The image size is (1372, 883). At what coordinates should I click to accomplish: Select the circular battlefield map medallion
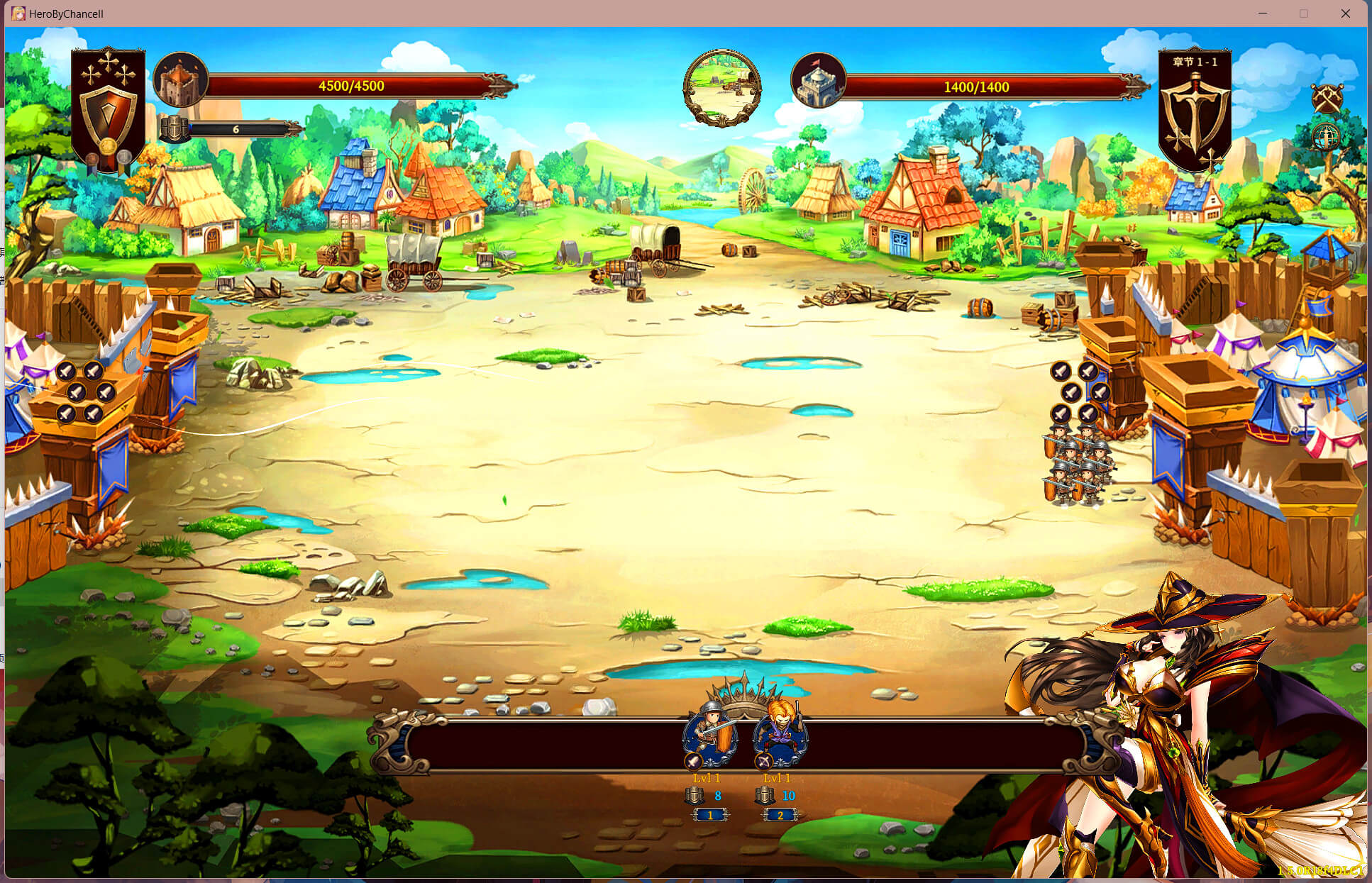point(721,88)
